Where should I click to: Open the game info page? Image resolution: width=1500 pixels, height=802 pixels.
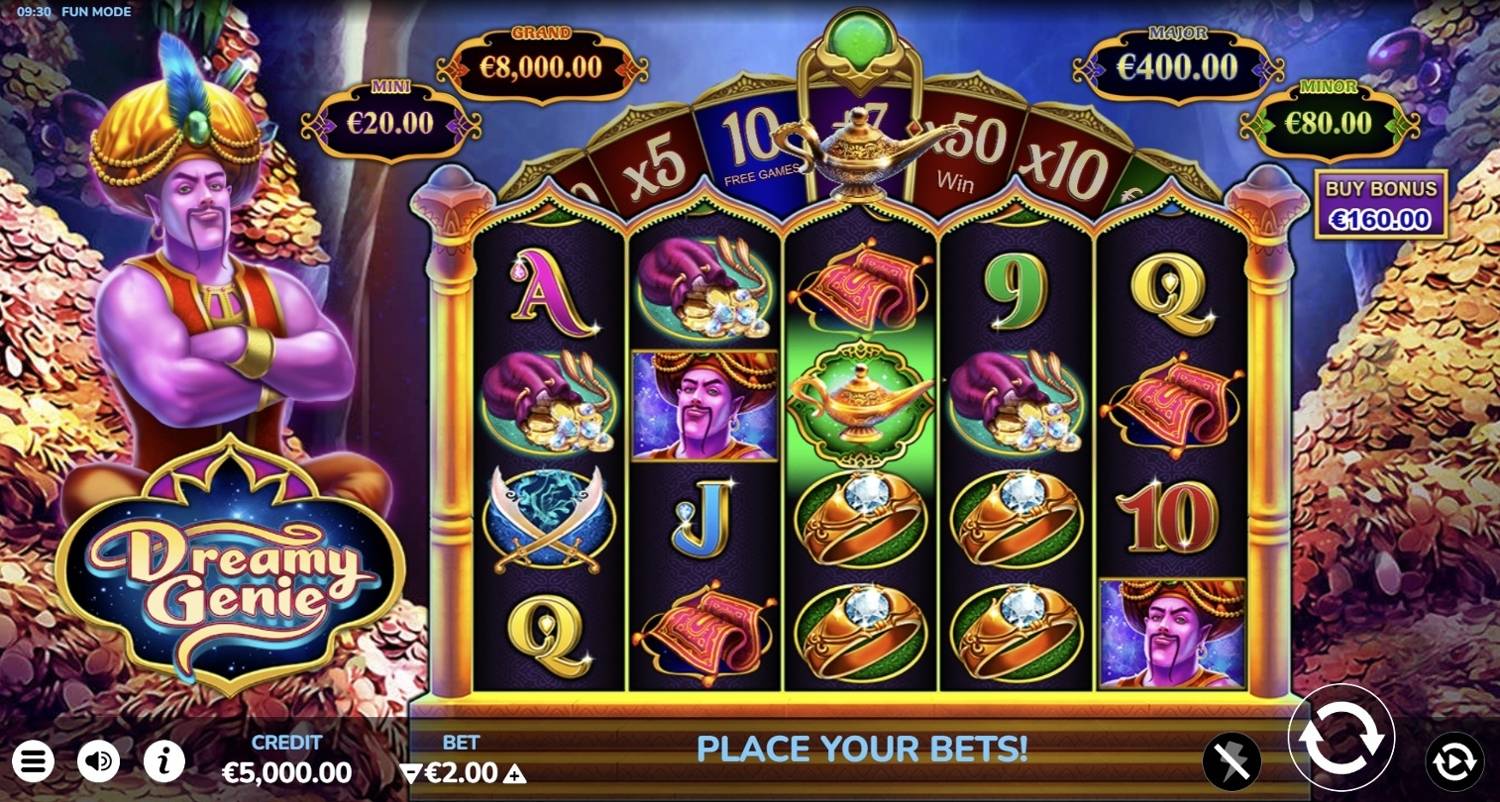coord(164,762)
